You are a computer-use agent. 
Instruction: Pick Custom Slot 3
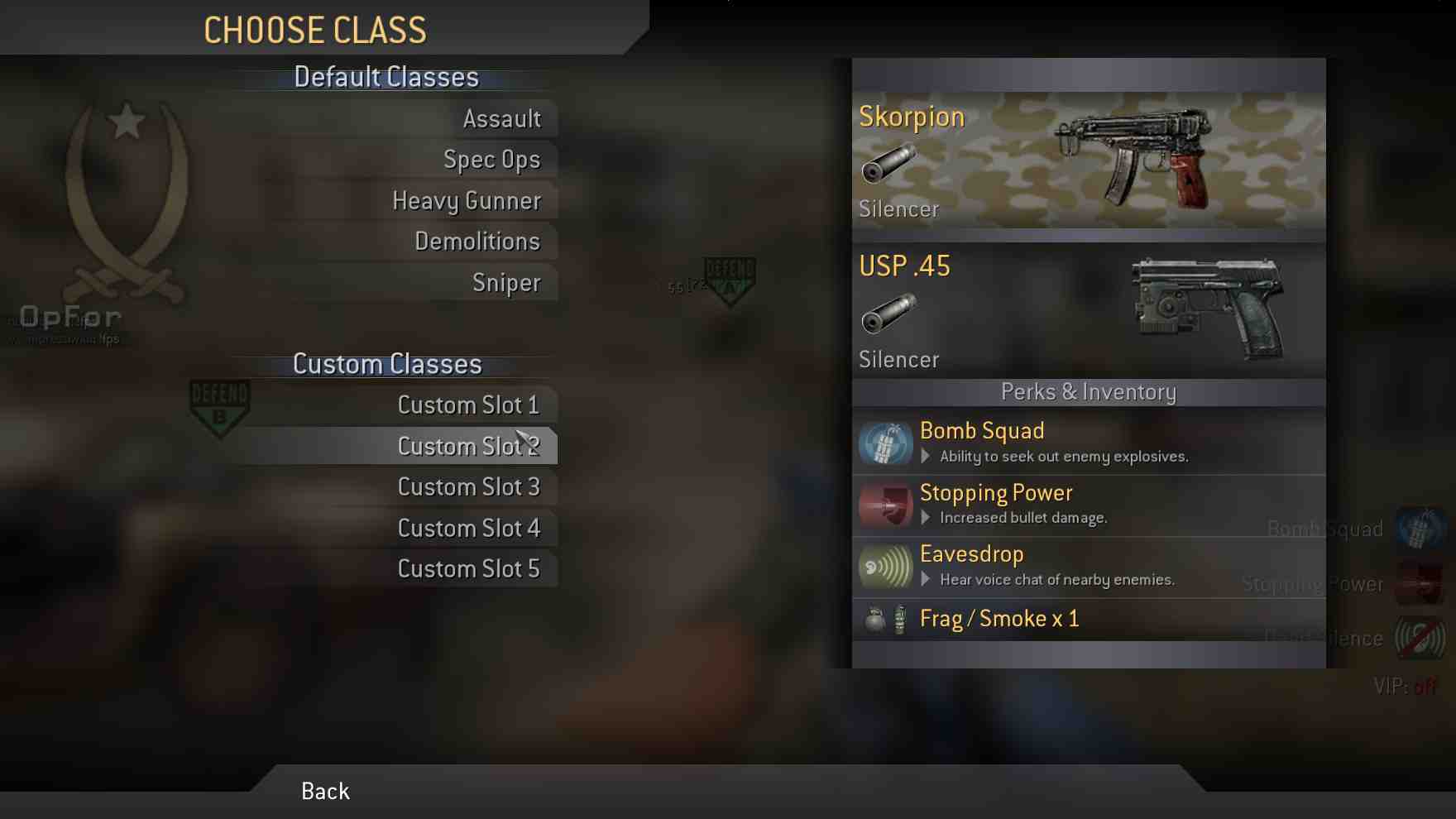point(468,487)
